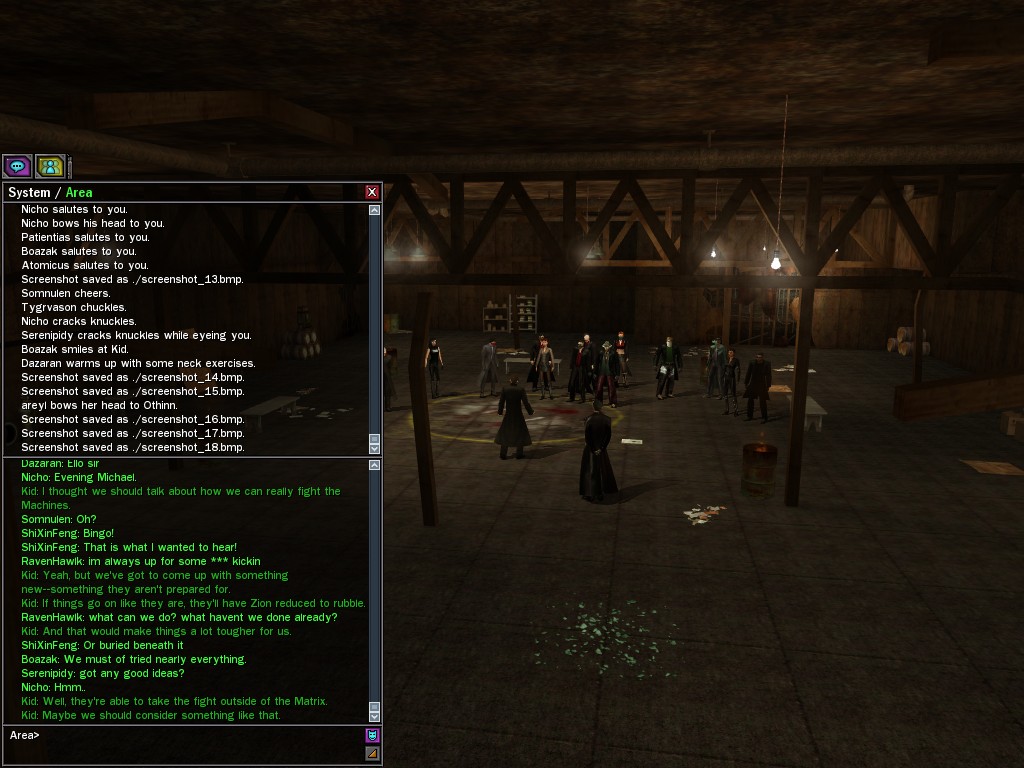Select the System tab label in chat header
This screenshot has width=1024, height=768.
(29, 192)
